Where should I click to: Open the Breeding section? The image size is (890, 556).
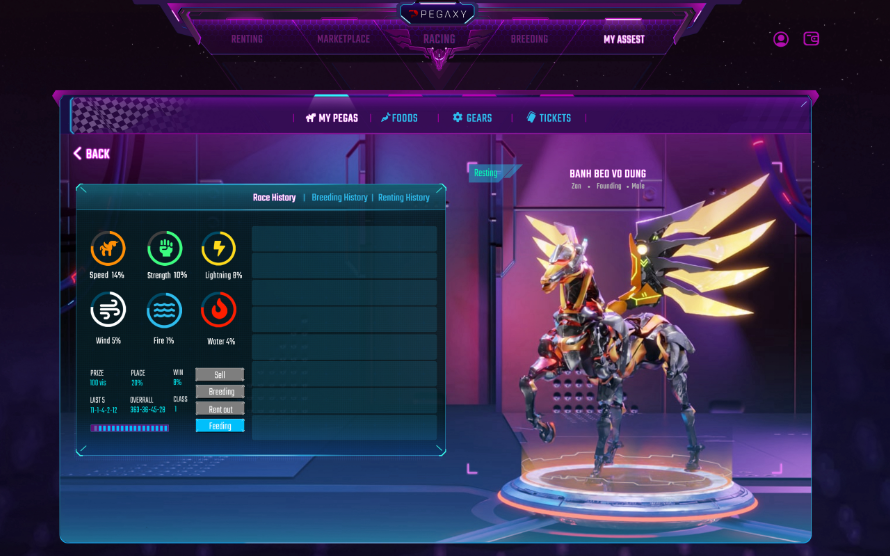pos(529,40)
